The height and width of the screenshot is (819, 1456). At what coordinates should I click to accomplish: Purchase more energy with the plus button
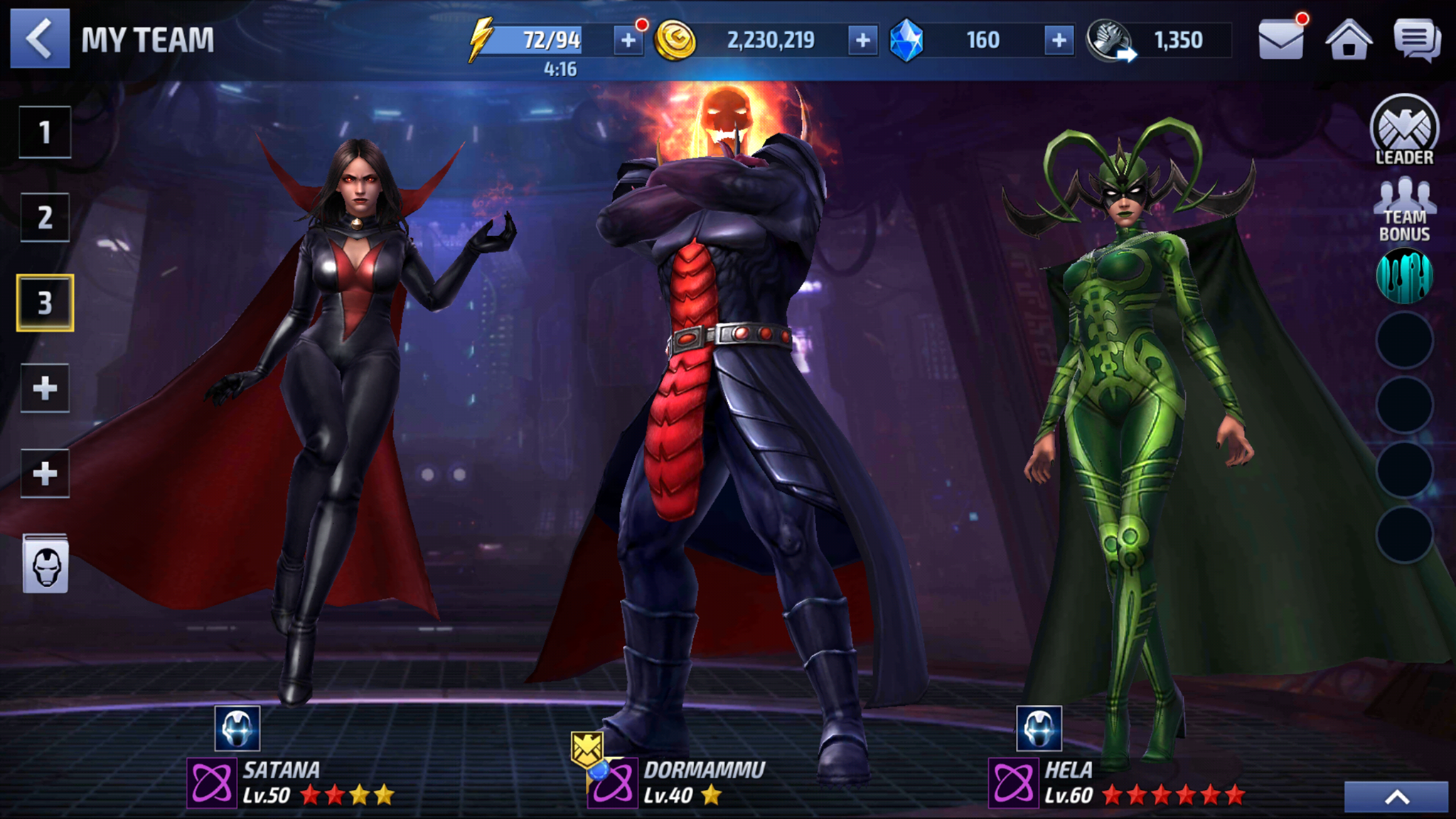coord(625,41)
